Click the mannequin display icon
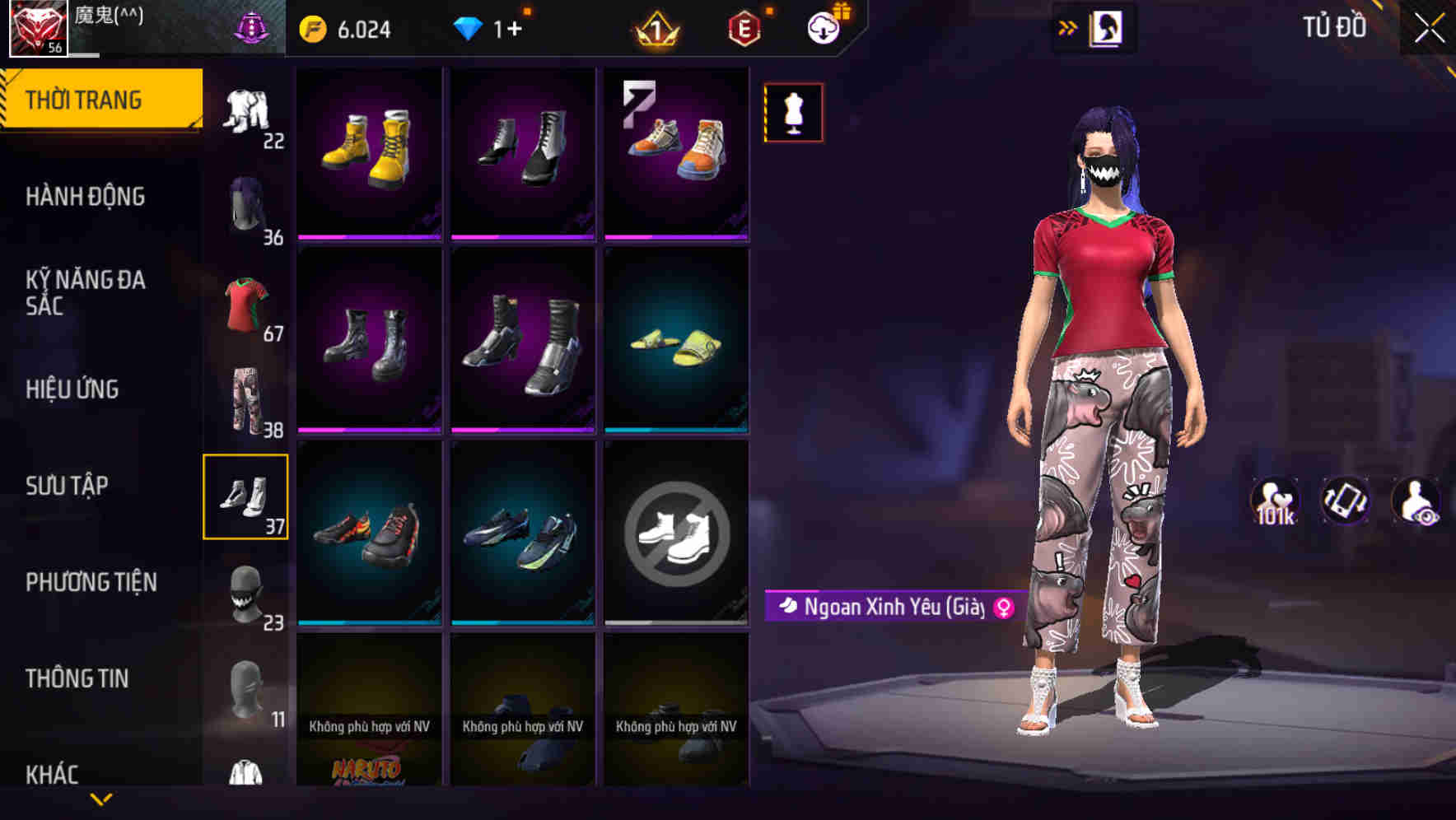Viewport: 1456px width, 820px height. tap(793, 112)
